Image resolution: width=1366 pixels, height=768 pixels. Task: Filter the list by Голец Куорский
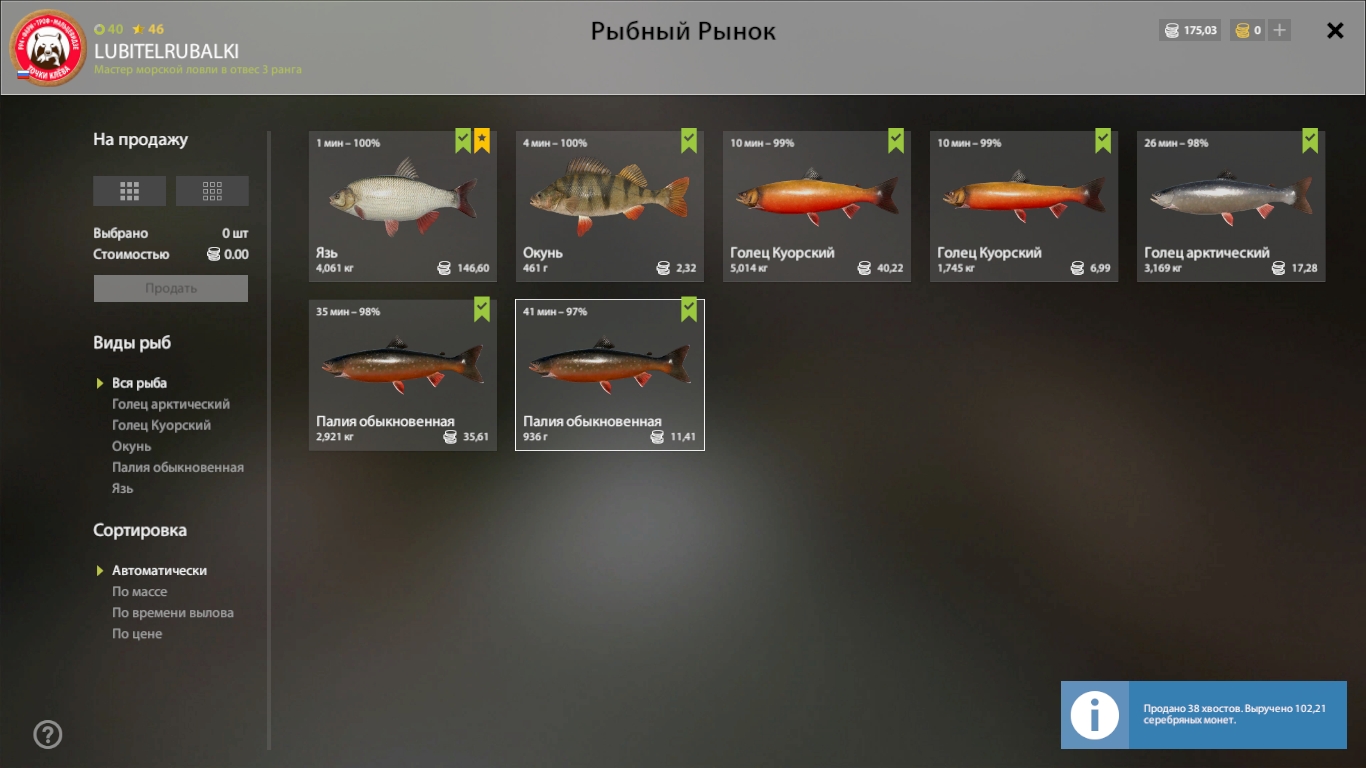(161, 425)
